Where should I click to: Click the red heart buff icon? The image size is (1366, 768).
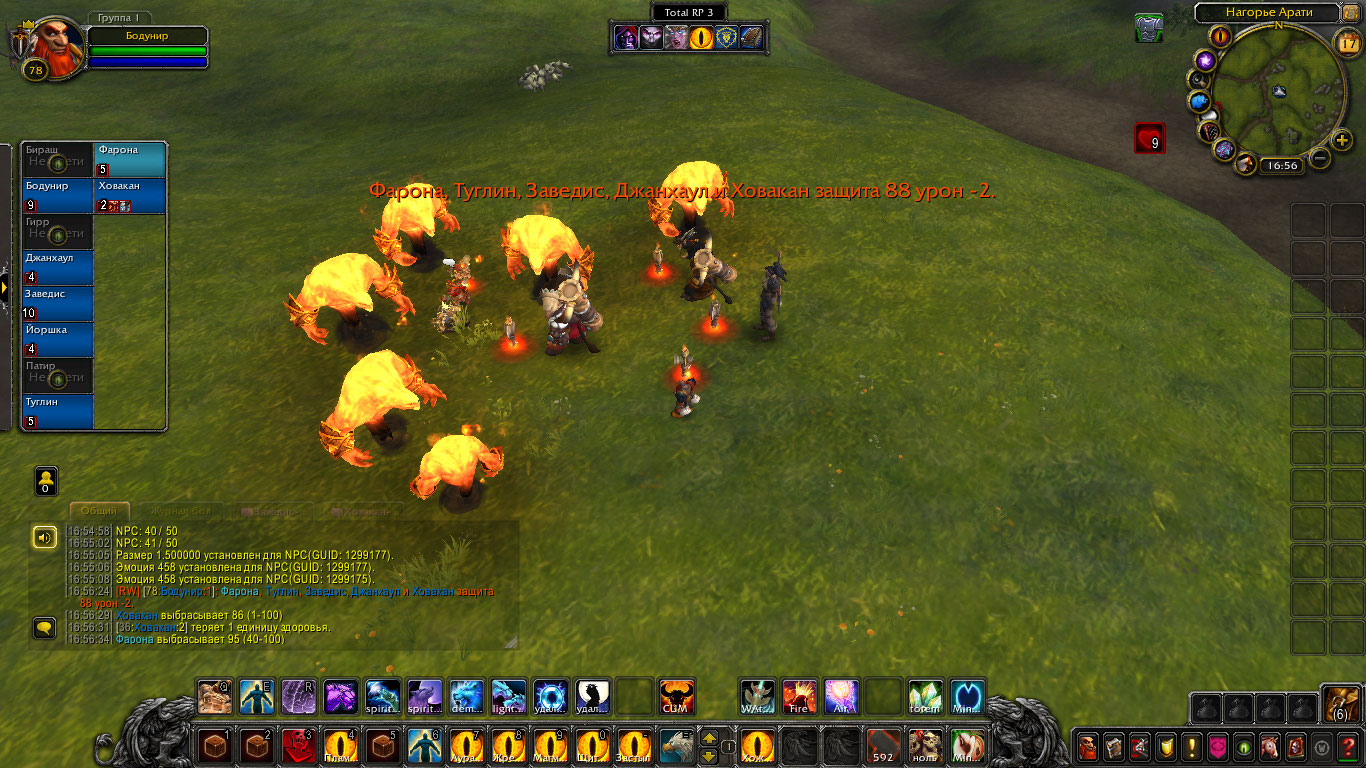coord(1149,138)
